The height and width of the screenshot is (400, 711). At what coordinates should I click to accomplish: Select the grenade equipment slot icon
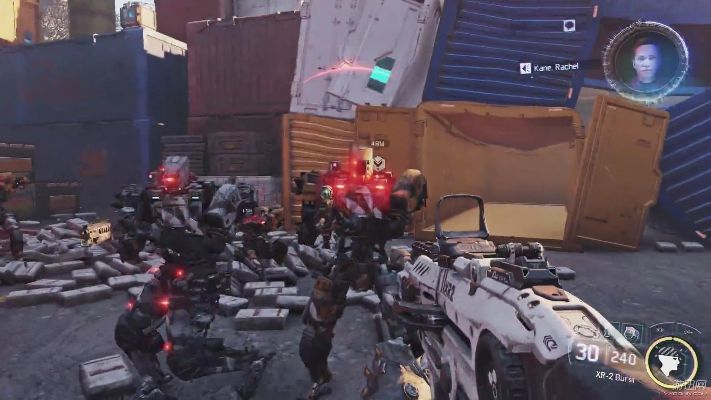pyautogui.click(x=631, y=332)
